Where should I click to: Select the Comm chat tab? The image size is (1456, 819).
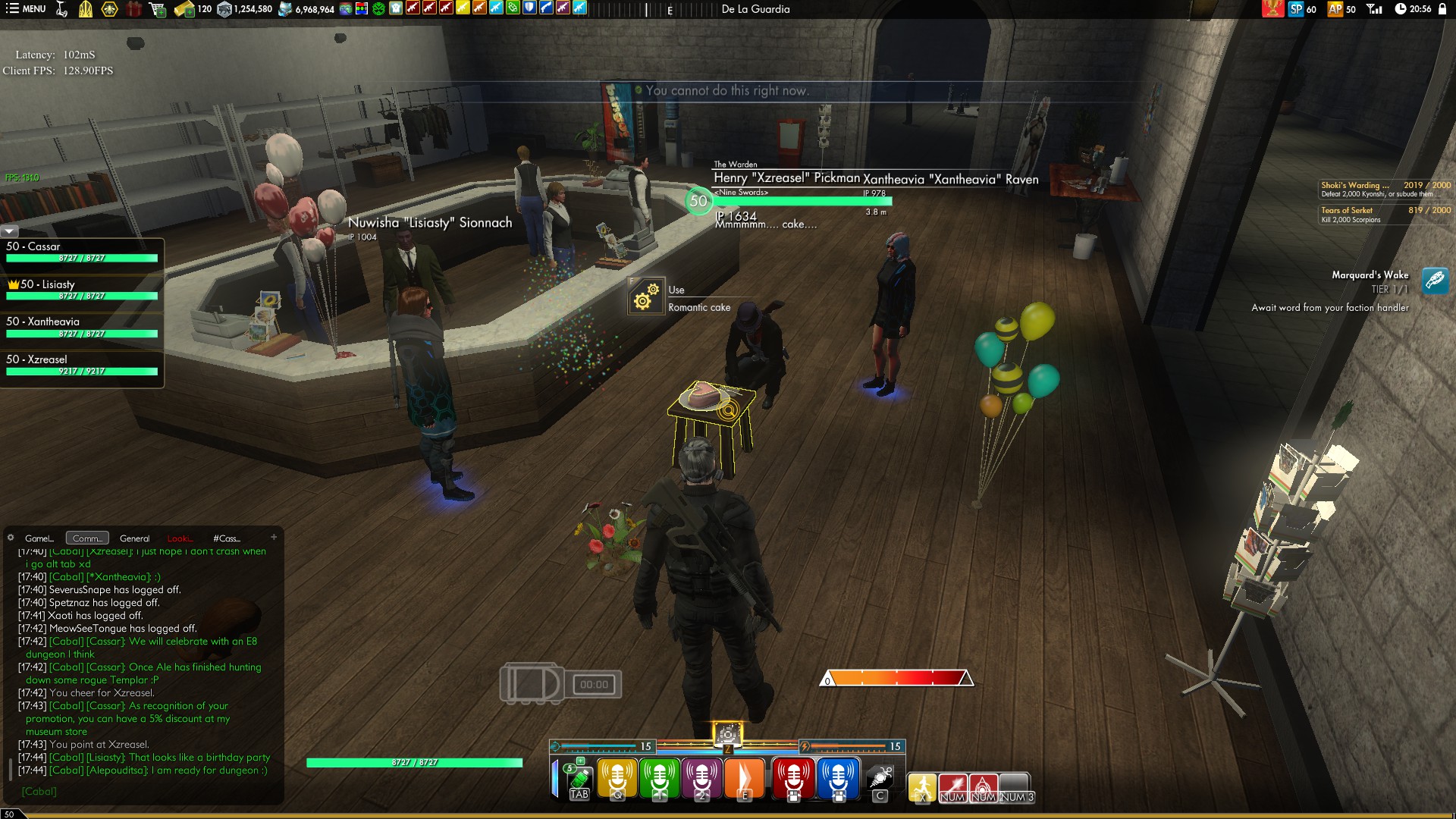click(x=87, y=538)
